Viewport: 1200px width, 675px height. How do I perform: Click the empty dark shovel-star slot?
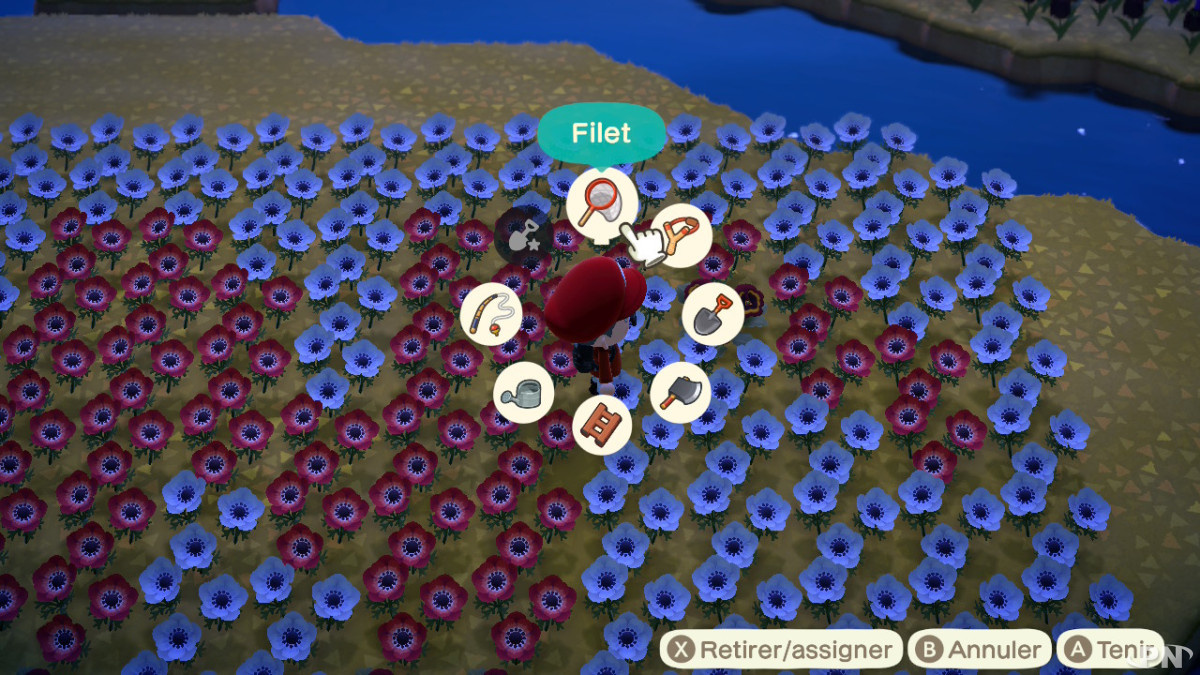pos(523,236)
